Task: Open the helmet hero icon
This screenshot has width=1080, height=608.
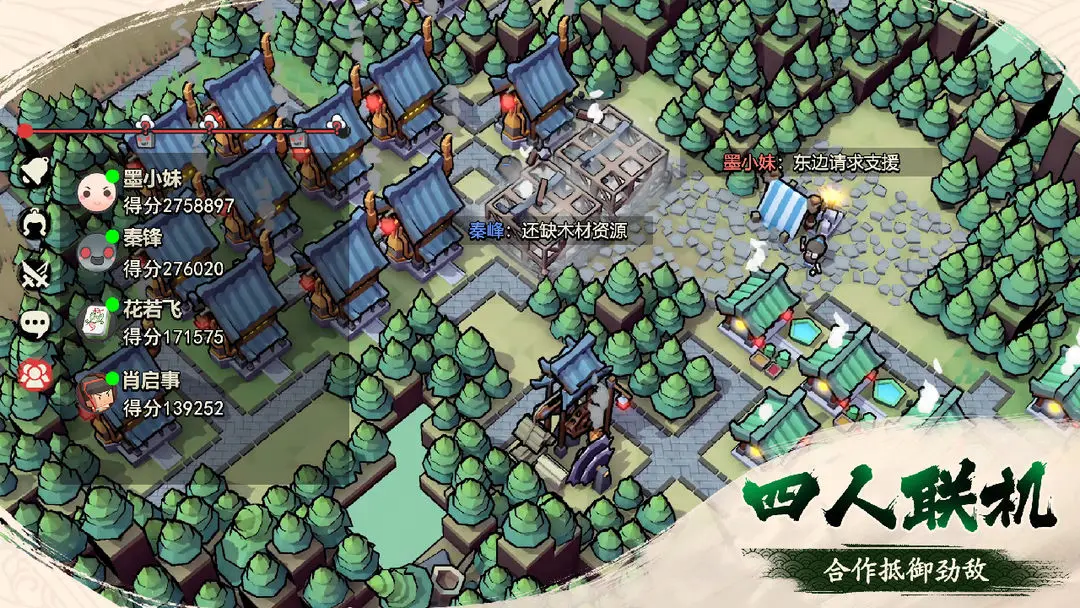Action: [x=37, y=221]
